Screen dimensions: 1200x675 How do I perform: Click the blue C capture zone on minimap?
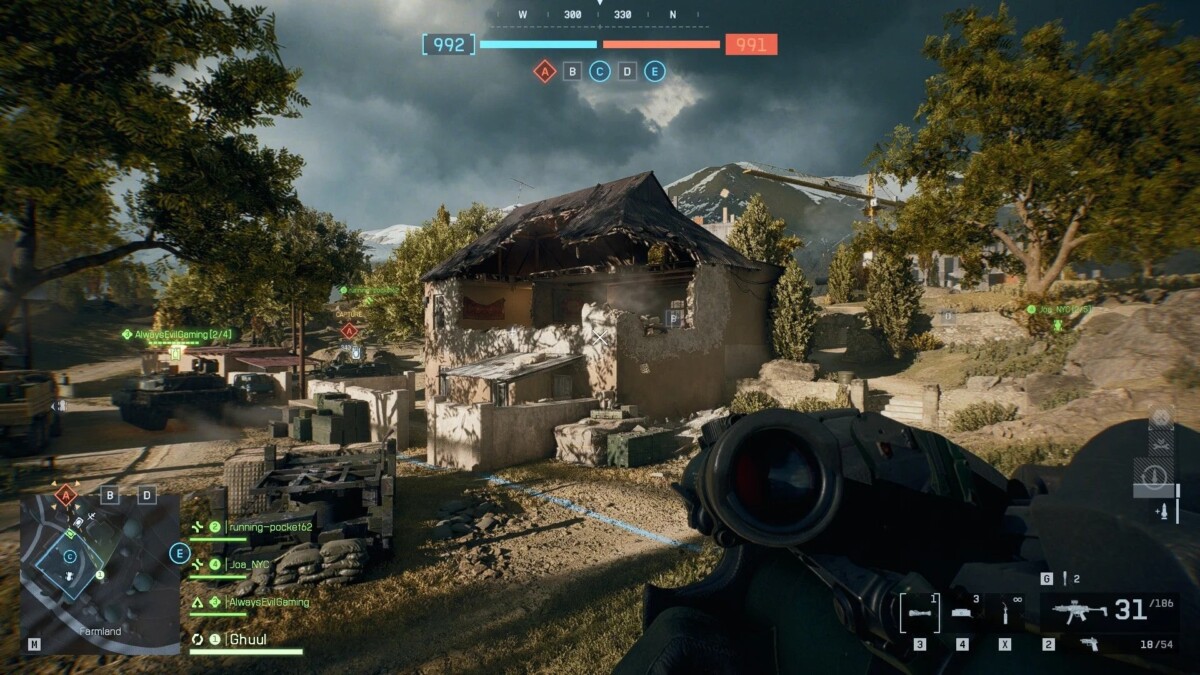click(69, 556)
